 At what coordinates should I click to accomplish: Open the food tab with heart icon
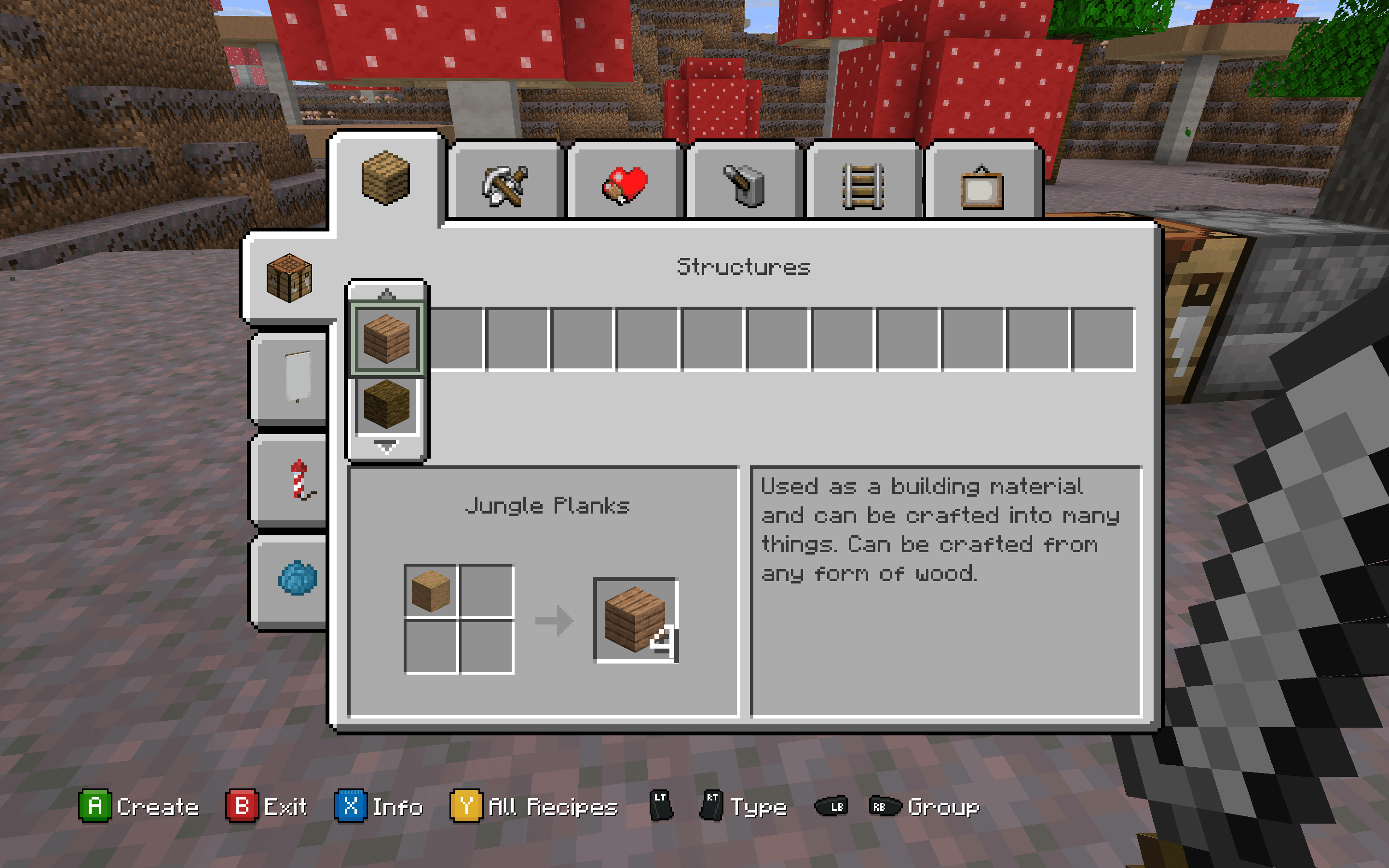click(x=625, y=185)
